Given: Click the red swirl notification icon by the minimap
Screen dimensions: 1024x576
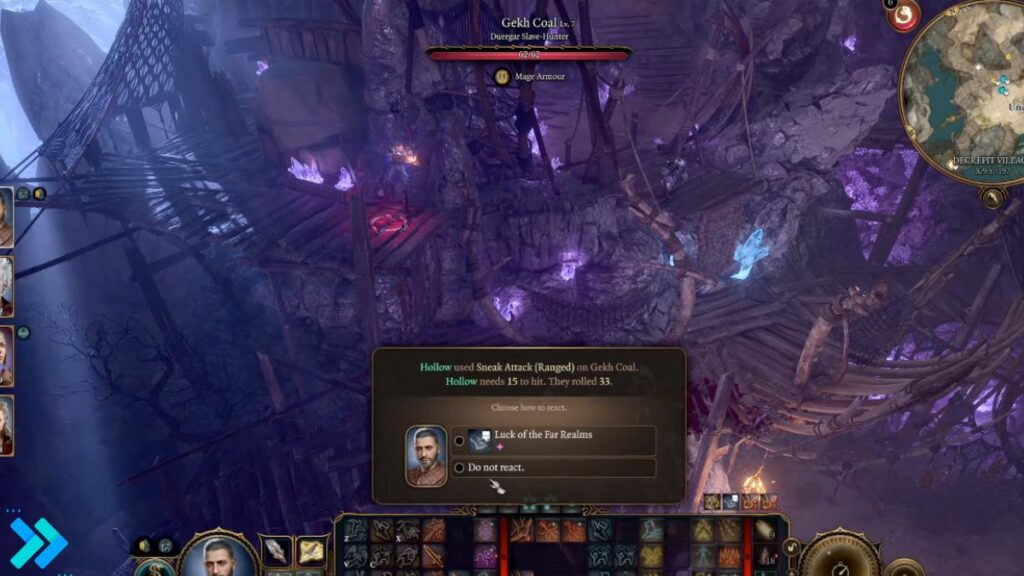Looking at the screenshot, I should tap(904, 16).
